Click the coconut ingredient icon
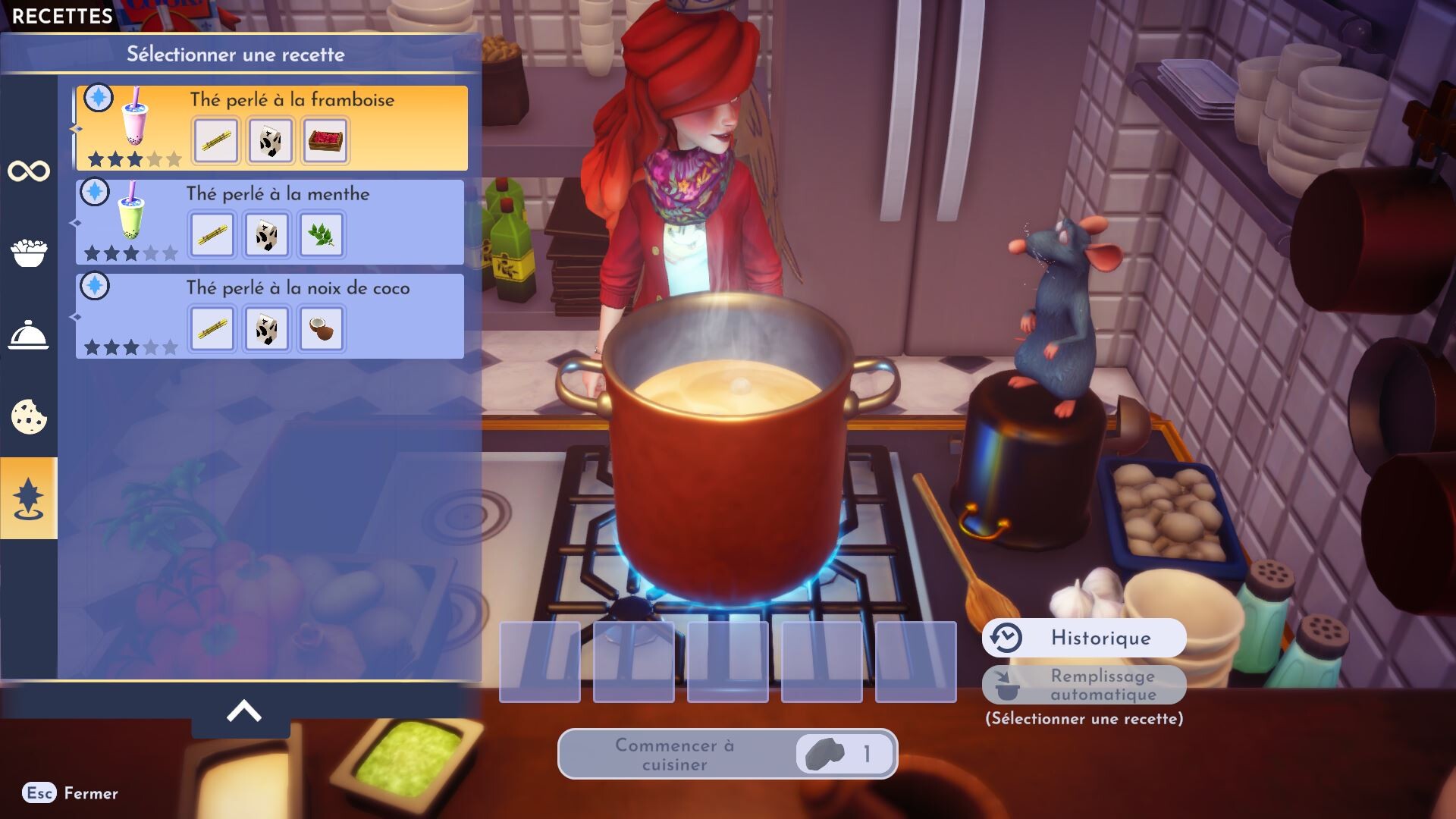This screenshot has height=819, width=1456. (x=322, y=328)
